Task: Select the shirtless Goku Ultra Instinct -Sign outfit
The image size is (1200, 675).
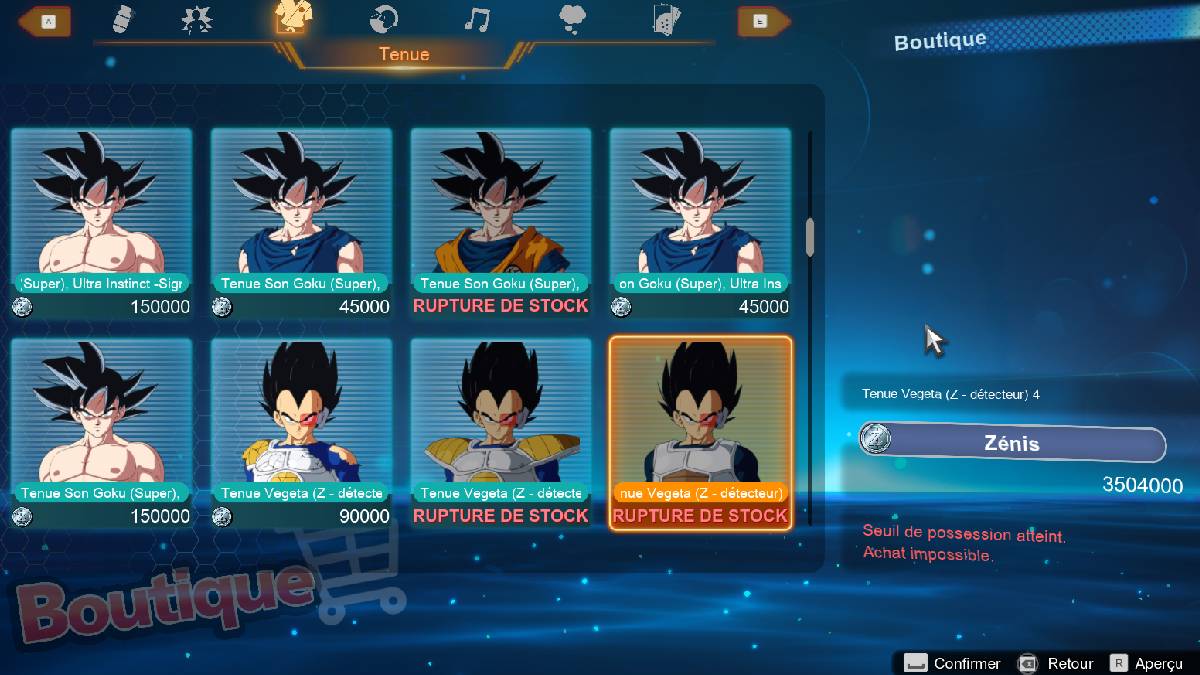Action: [x=101, y=222]
